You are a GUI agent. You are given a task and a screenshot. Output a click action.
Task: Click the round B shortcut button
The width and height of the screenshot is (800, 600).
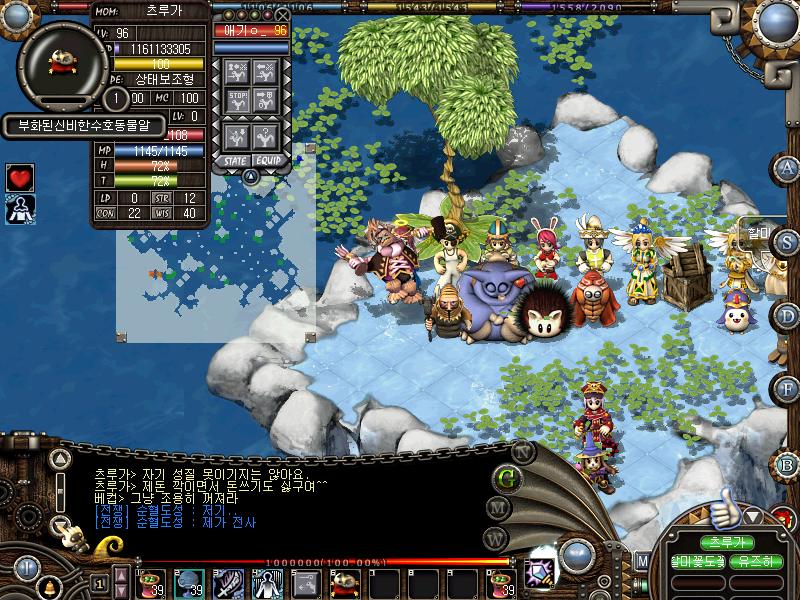[x=788, y=464]
